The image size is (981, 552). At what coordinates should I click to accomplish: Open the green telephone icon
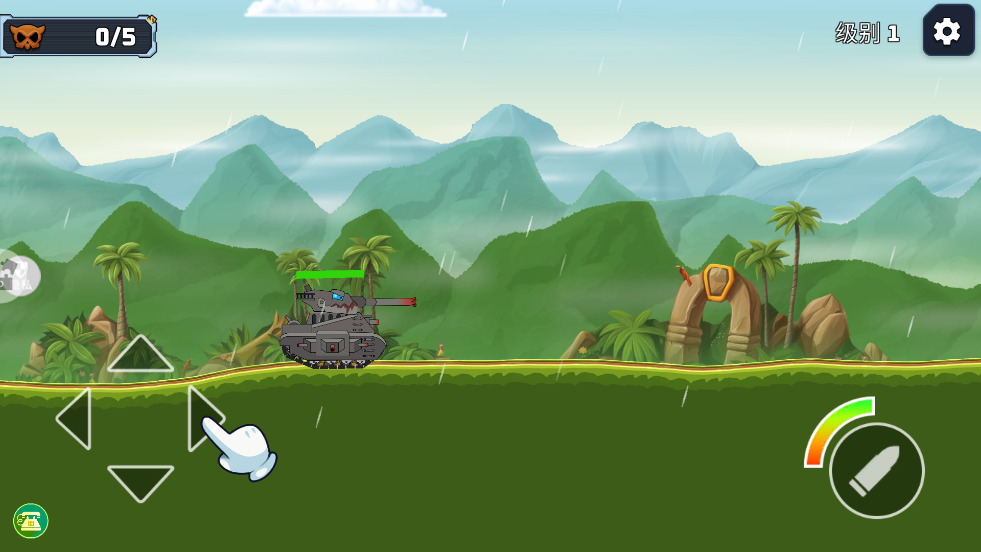31,520
